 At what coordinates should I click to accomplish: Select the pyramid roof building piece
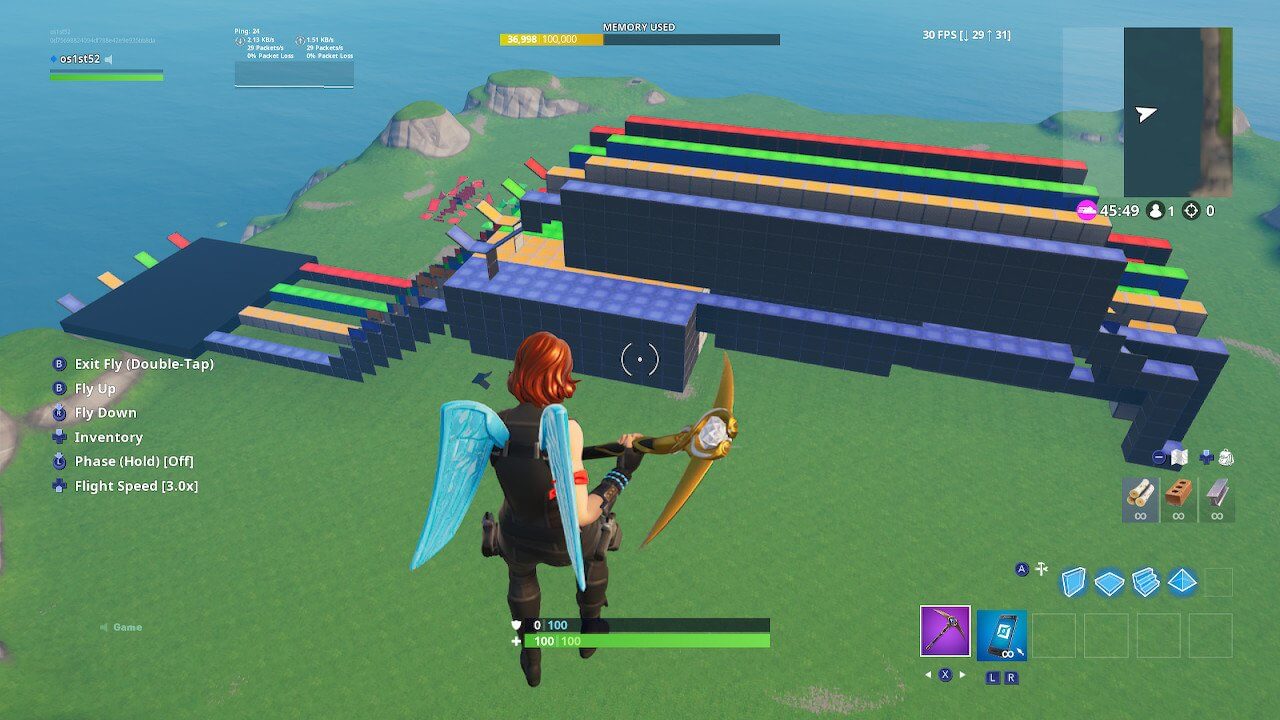click(1182, 582)
